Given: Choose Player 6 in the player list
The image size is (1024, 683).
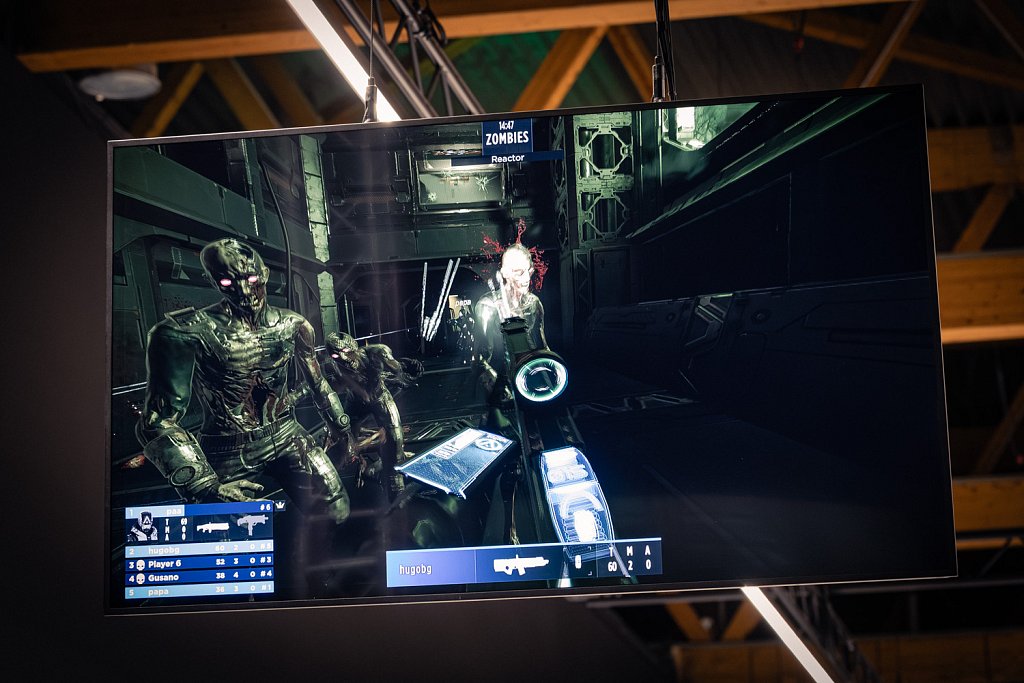Looking at the screenshot, I should [x=198, y=563].
